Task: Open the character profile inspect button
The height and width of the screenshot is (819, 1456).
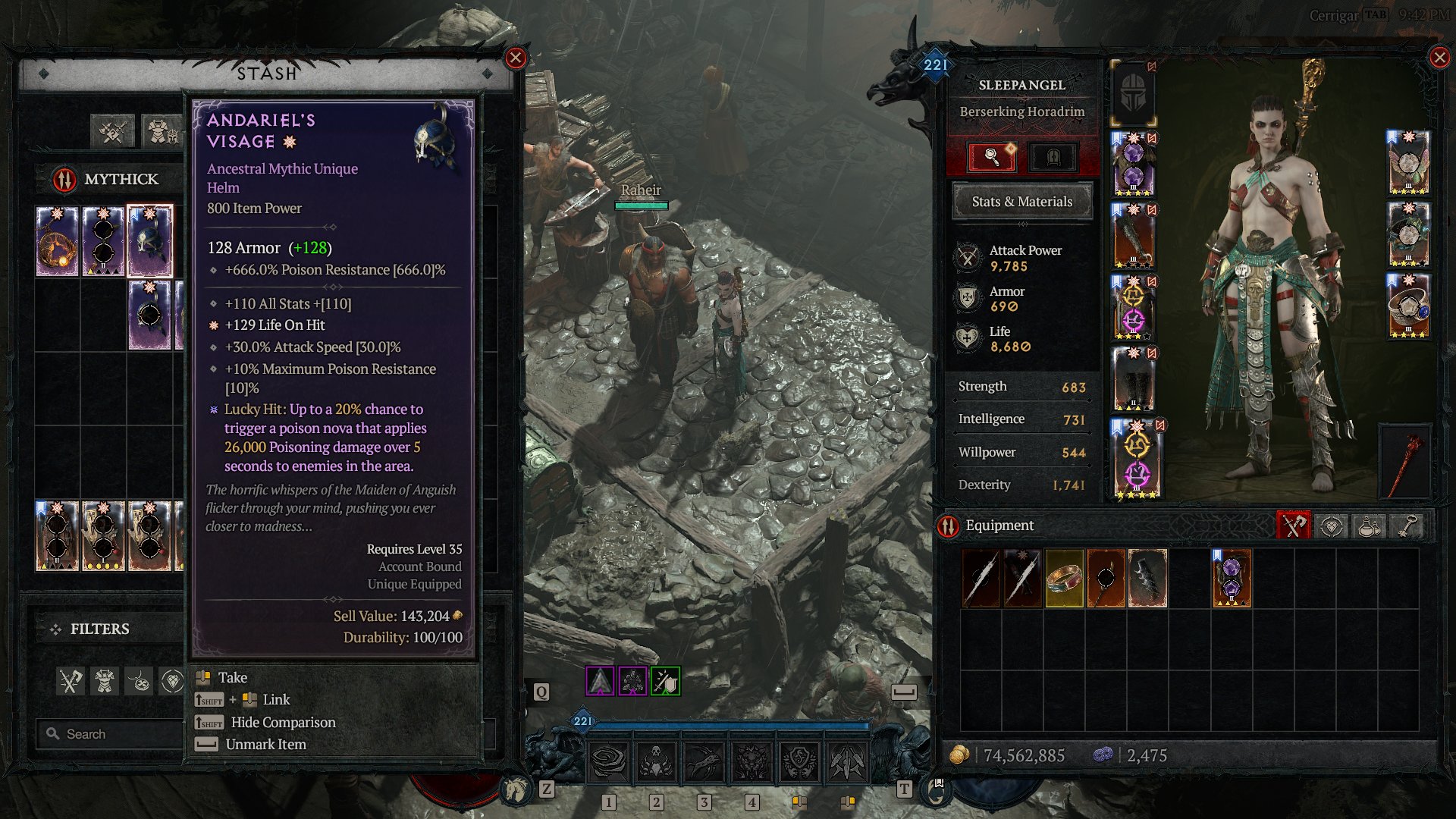Action: click(x=992, y=157)
